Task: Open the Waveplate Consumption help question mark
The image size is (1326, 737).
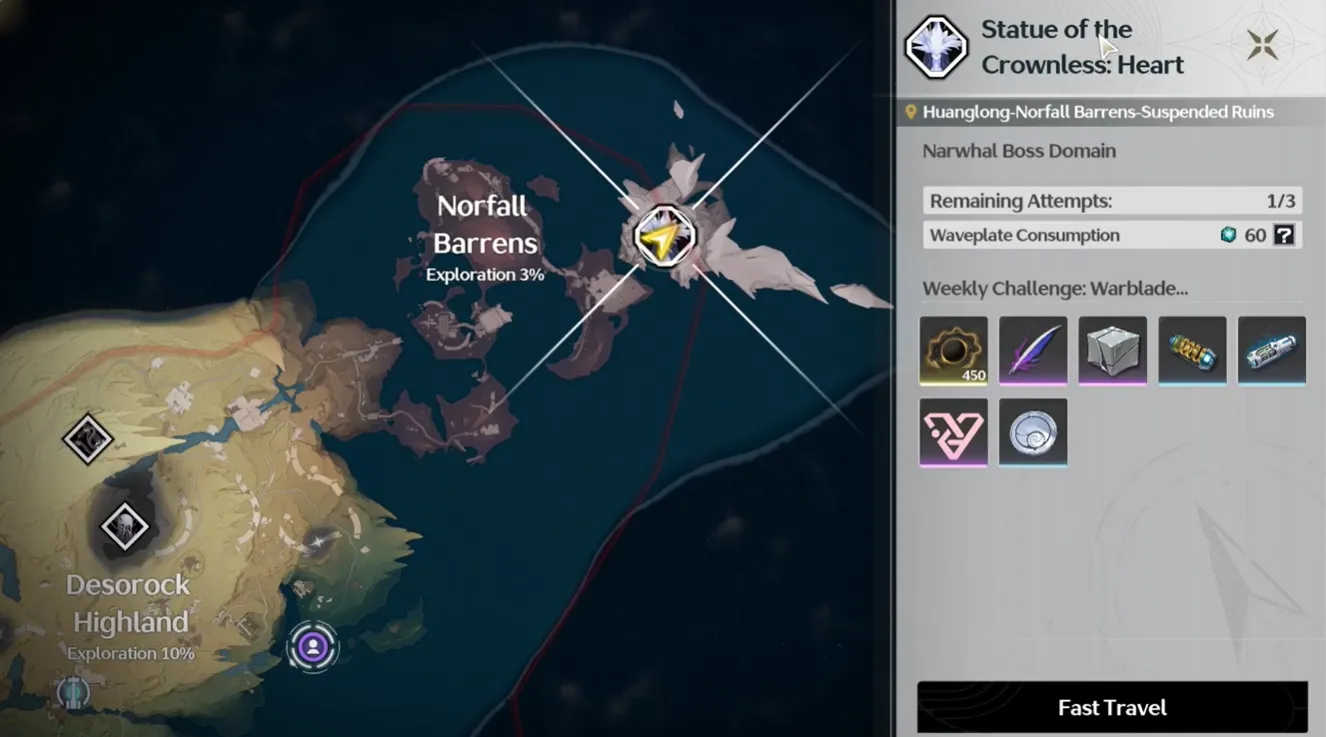Action: pos(1284,235)
